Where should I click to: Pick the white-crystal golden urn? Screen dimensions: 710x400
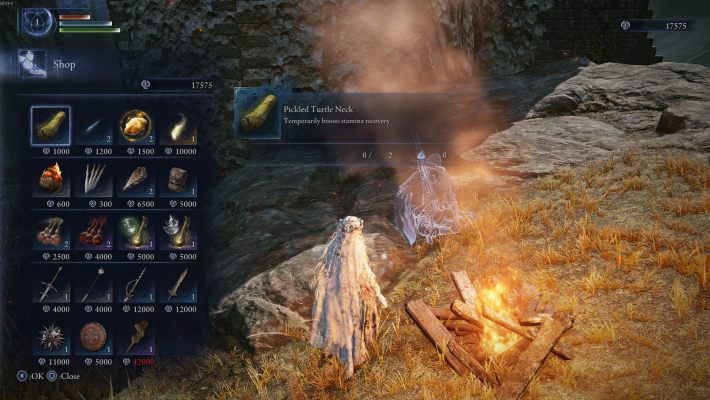pyautogui.click(x=178, y=231)
